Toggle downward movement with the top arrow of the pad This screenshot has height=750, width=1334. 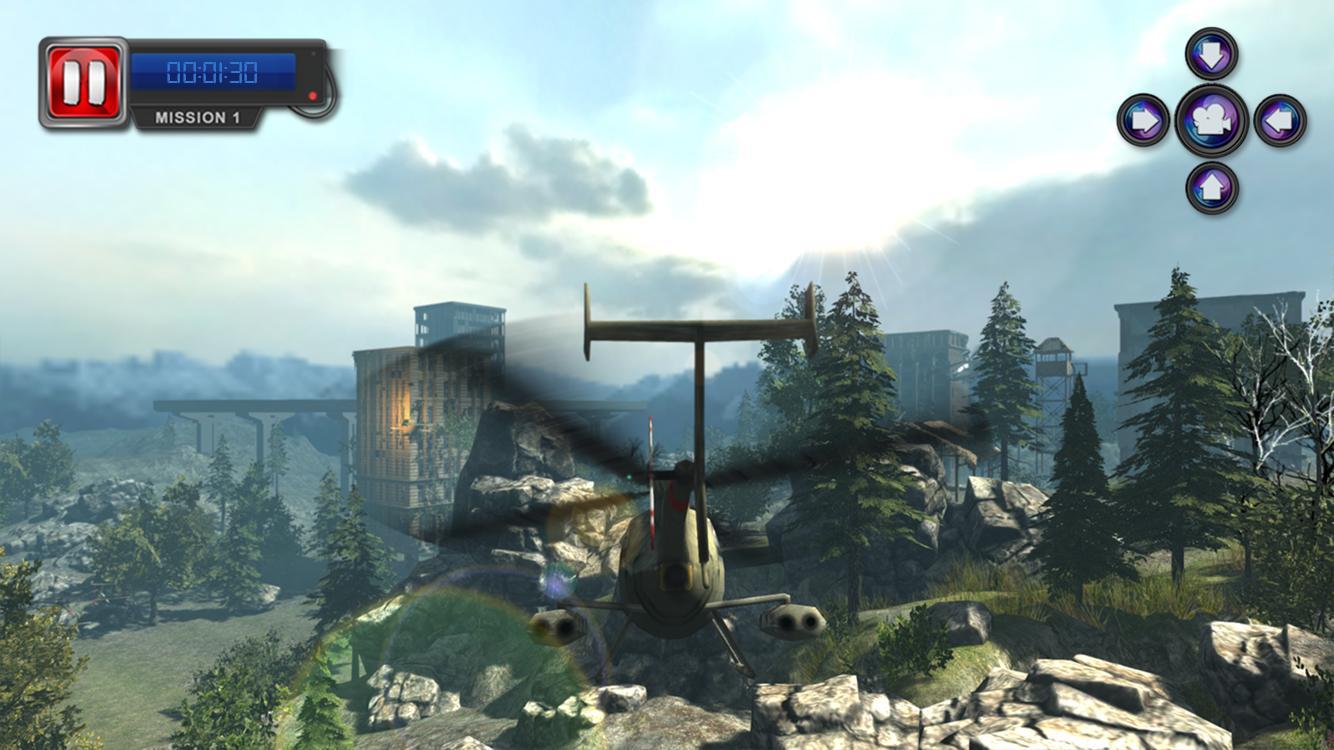[1210, 54]
